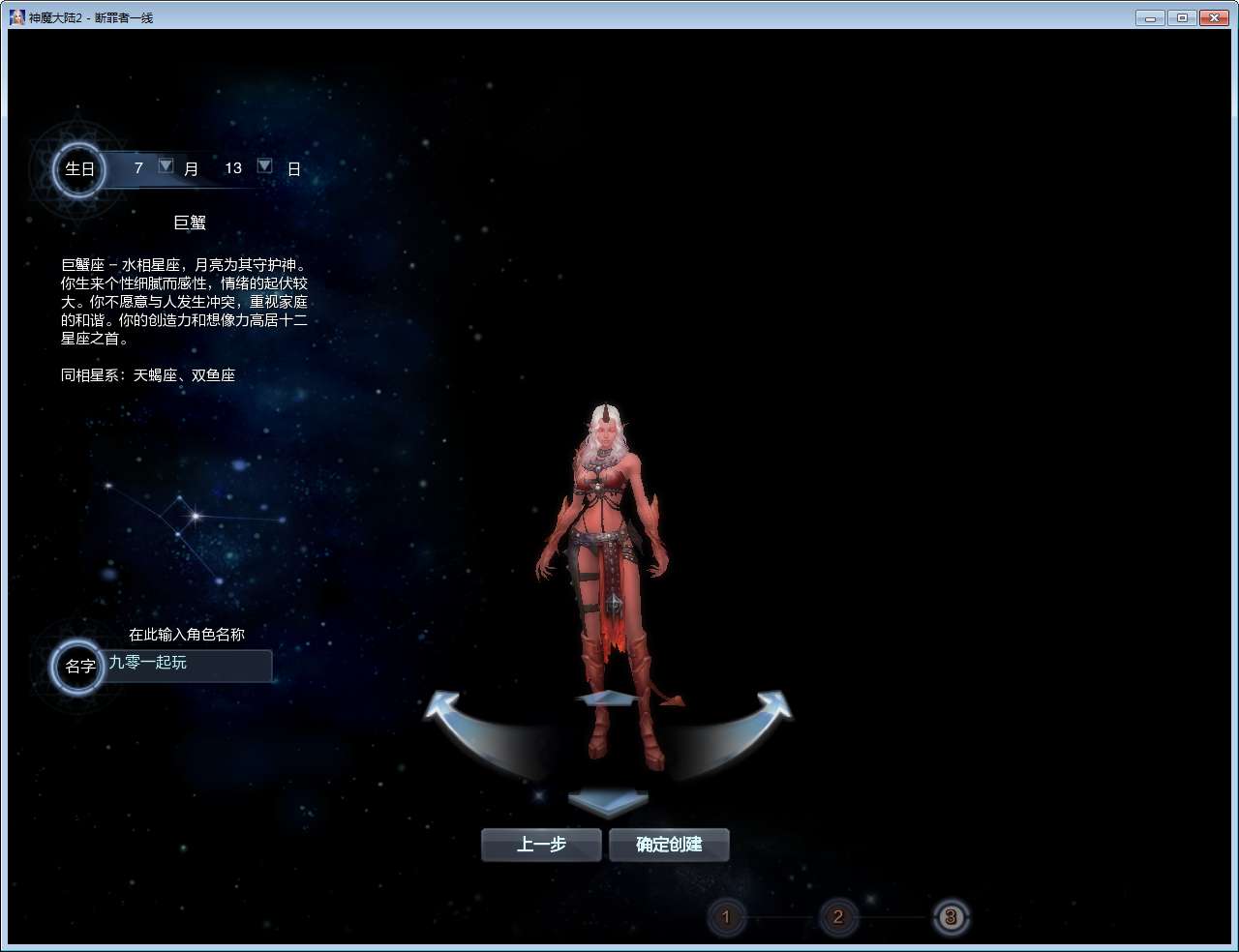The width and height of the screenshot is (1239, 952).
Task: Click the 上一步 back button
Action: [540, 845]
